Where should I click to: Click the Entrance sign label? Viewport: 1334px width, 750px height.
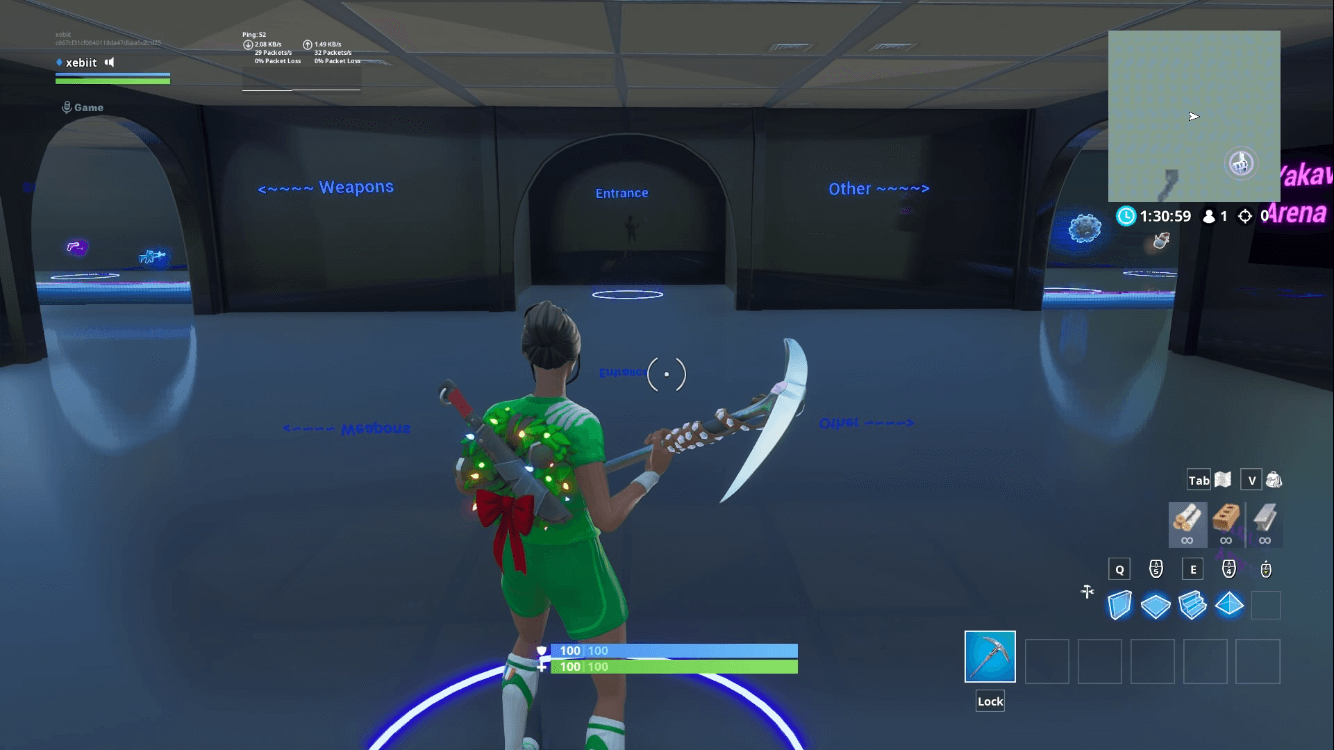621,192
